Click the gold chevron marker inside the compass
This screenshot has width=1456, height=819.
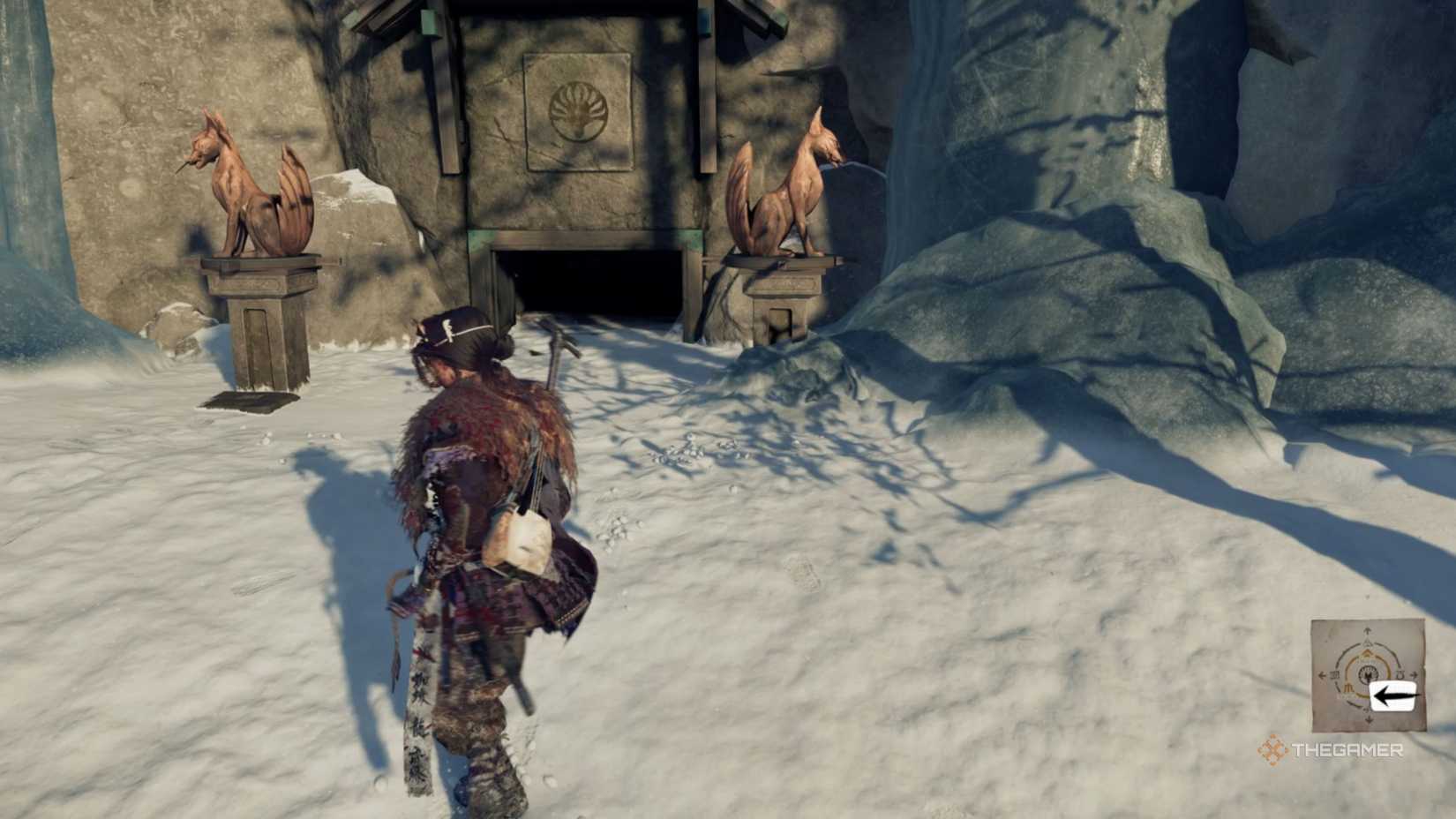click(x=1367, y=653)
